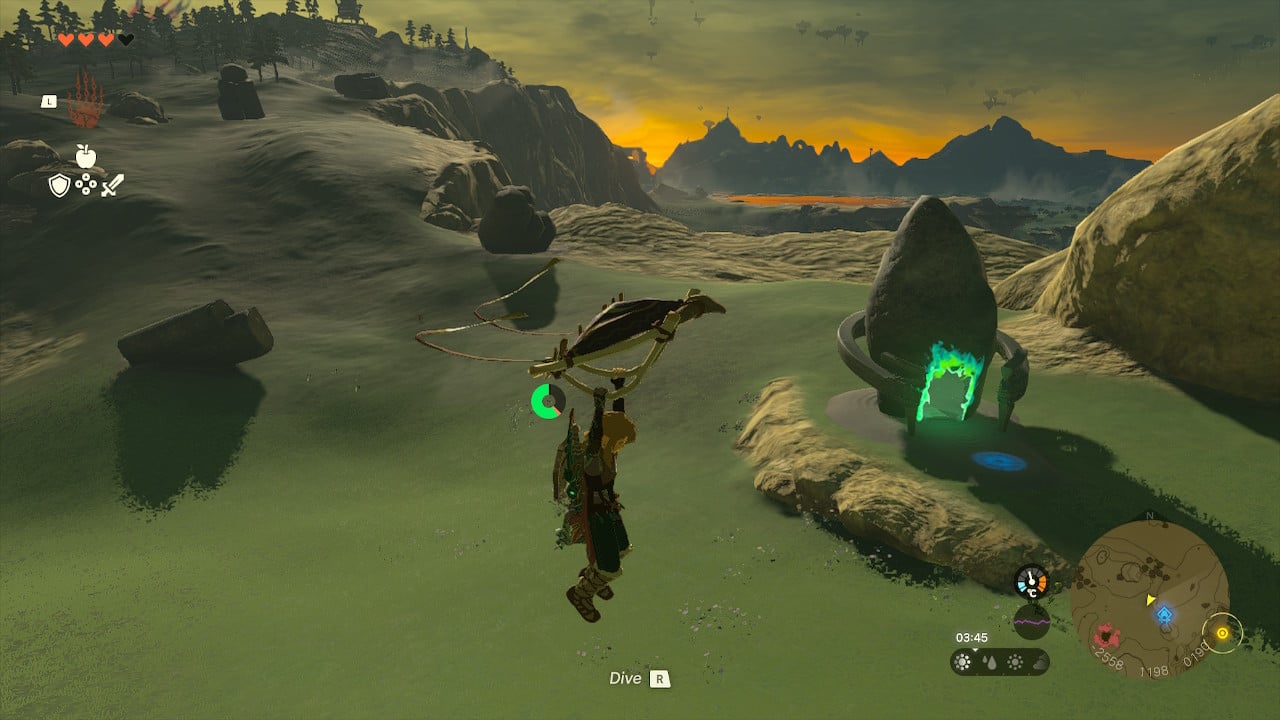Select the red splotch marker on minimap
Screen dimensions: 1280x720
pyautogui.click(x=1105, y=634)
